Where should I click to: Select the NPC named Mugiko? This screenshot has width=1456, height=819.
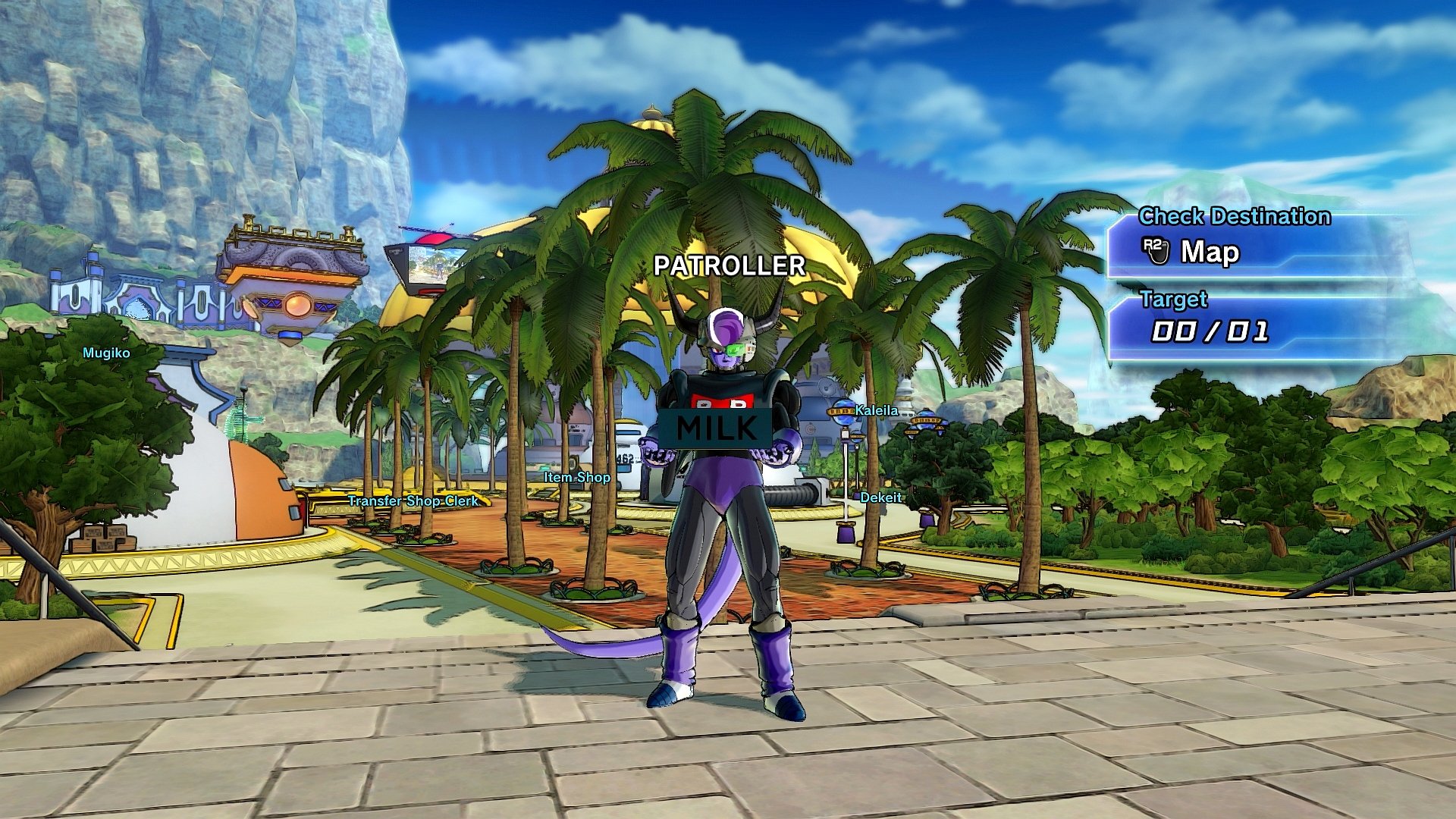106,352
